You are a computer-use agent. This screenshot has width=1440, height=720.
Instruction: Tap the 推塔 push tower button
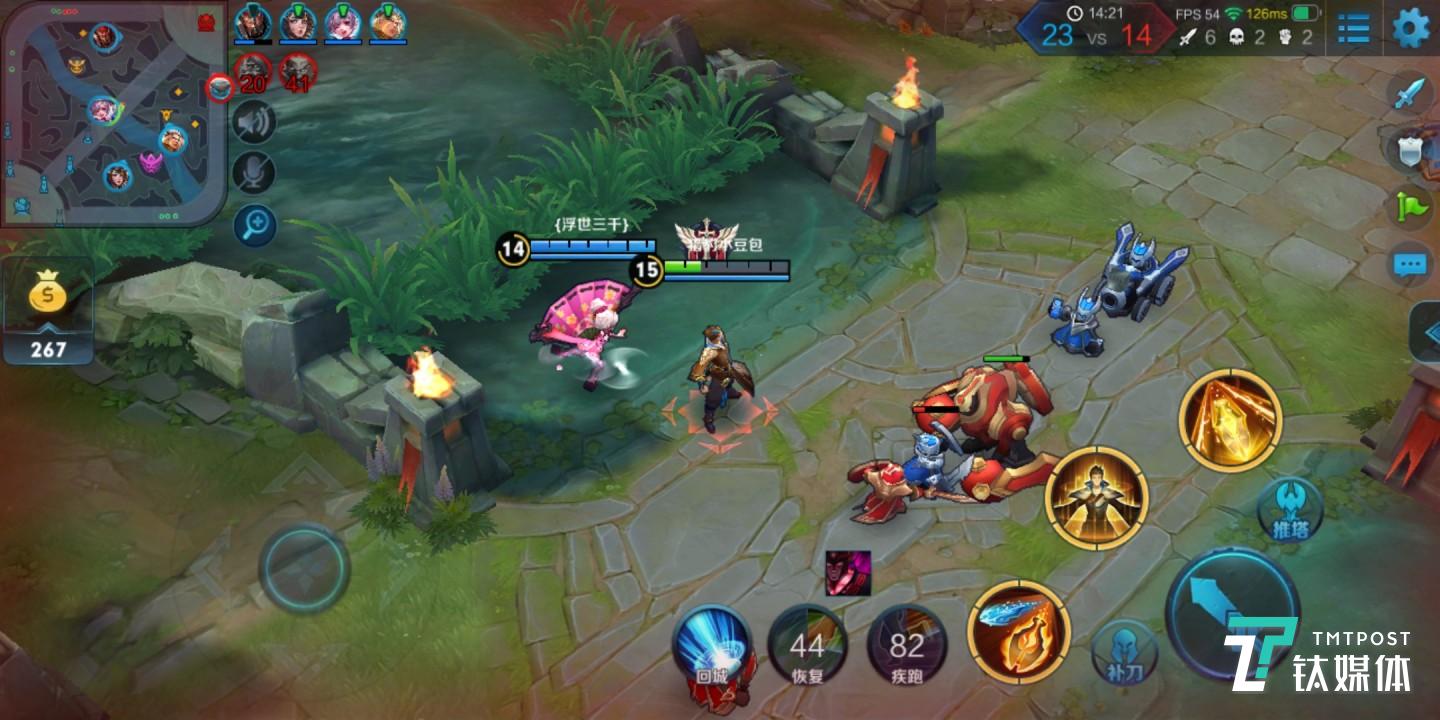[x=1289, y=510]
